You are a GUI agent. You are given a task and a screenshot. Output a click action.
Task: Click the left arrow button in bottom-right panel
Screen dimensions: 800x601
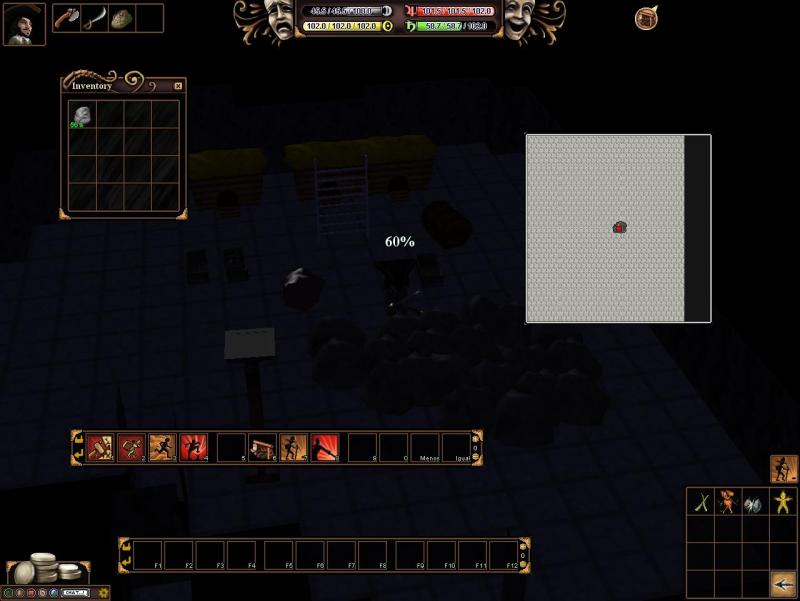coord(783,583)
